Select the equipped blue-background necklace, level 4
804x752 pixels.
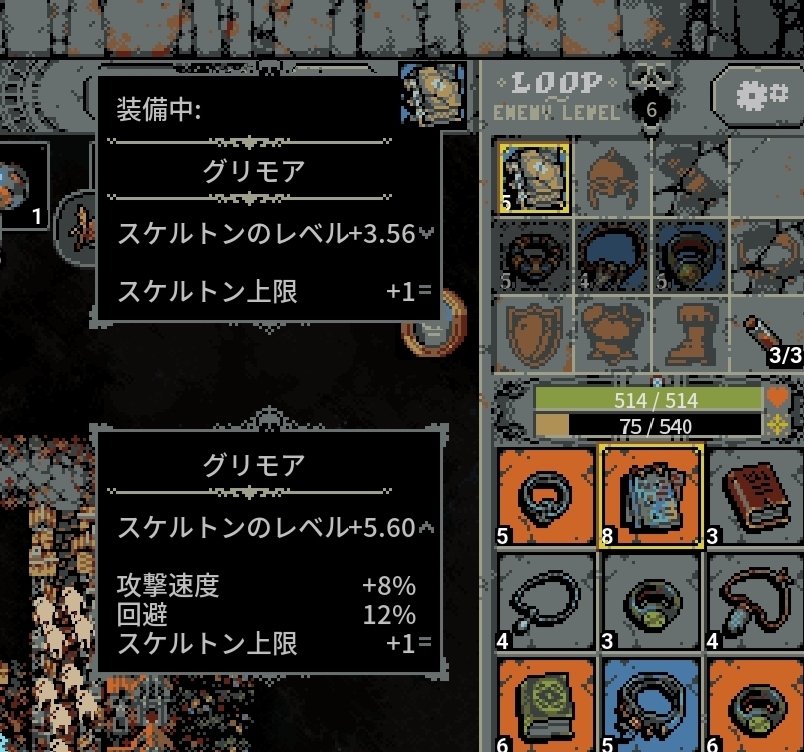pyautogui.click(x=612, y=257)
